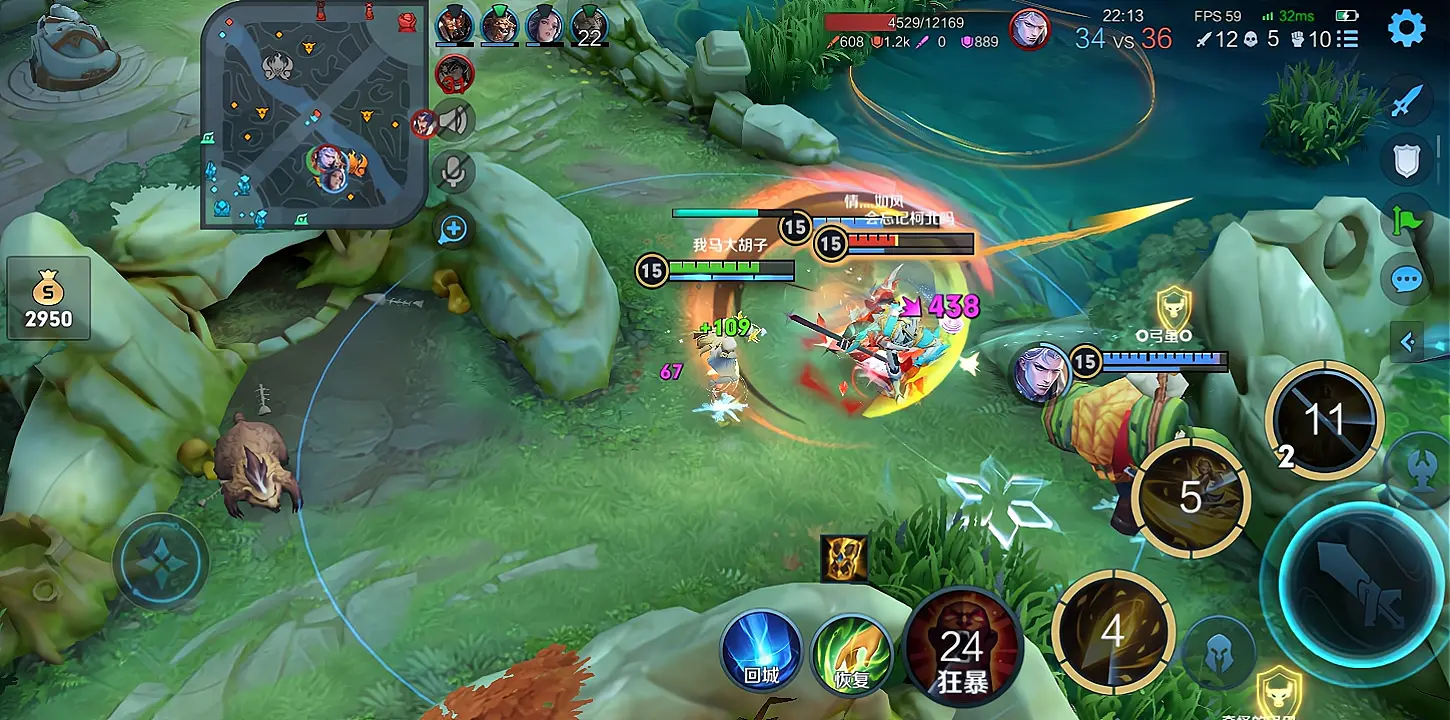The height and width of the screenshot is (720, 1450).
Task: Open the scoreboard list icon
Action: point(1347,39)
